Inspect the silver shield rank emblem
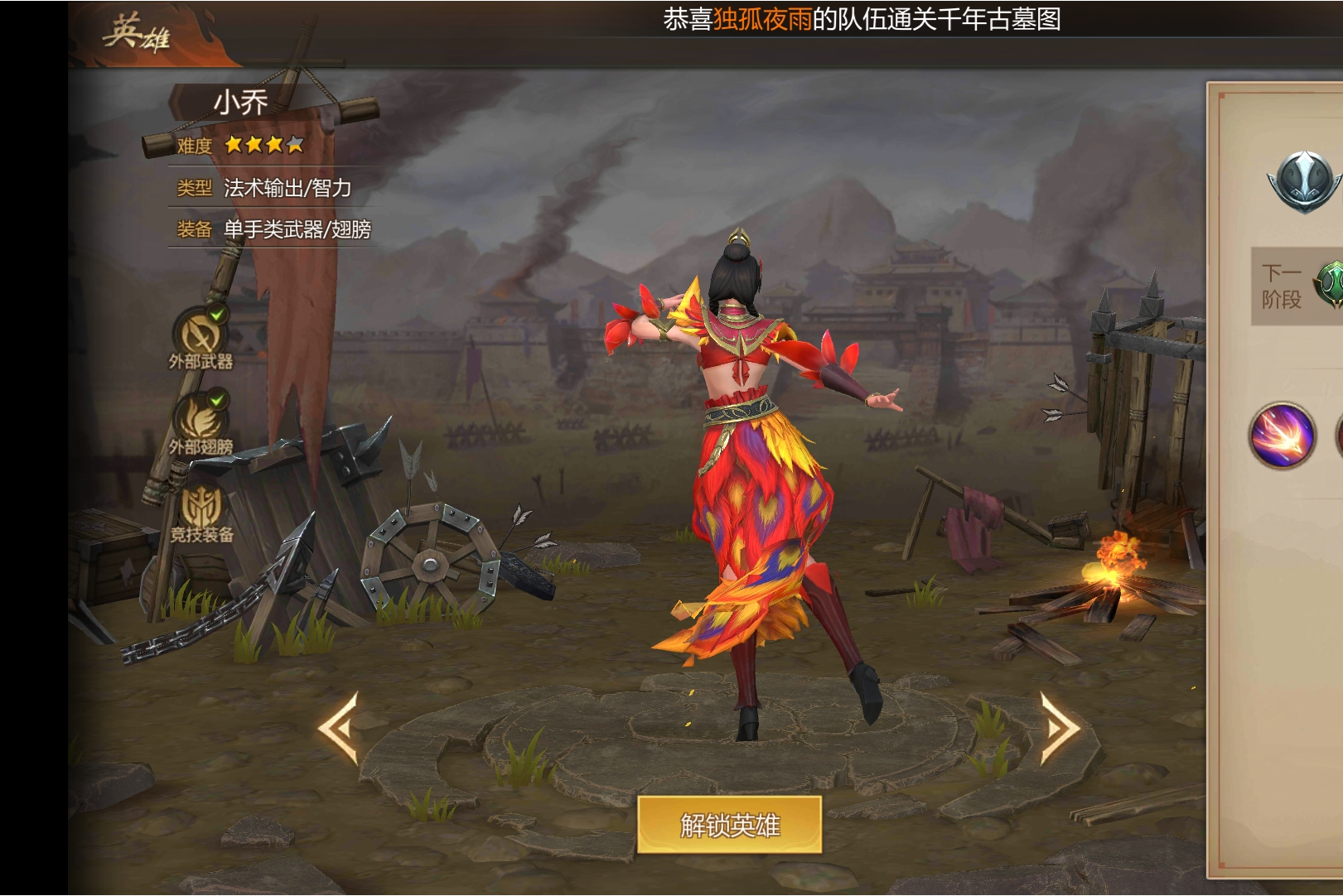This screenshot has height=896, width=1343. coord(1304,181)
